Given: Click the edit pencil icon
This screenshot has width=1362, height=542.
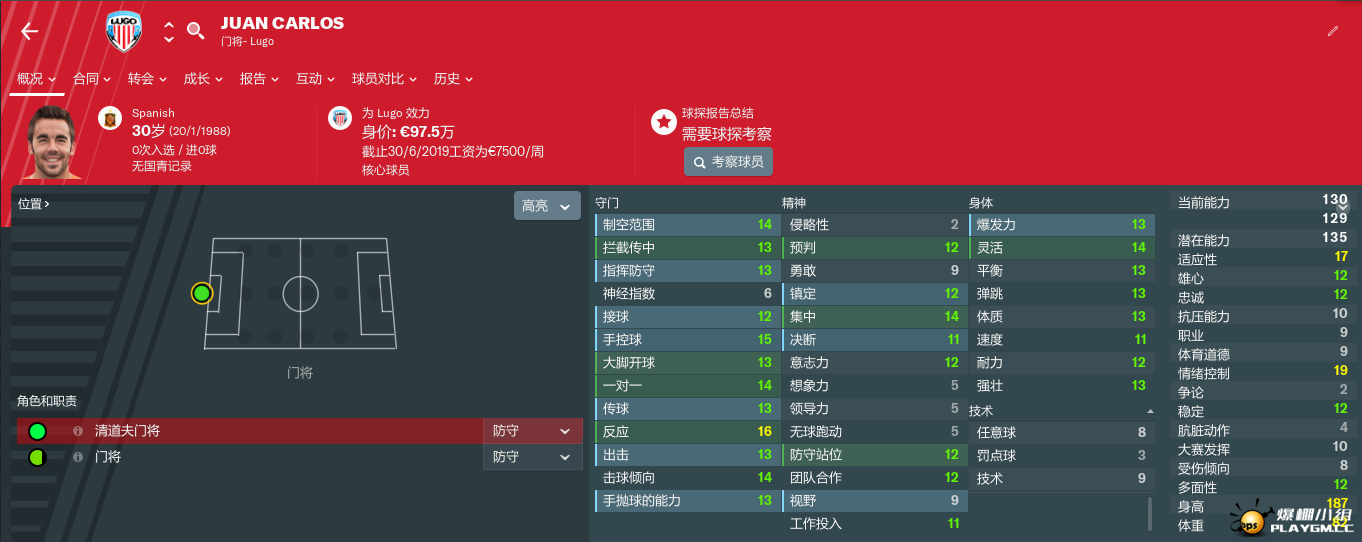Looking at the screenshot, I should coord(1332,31).
